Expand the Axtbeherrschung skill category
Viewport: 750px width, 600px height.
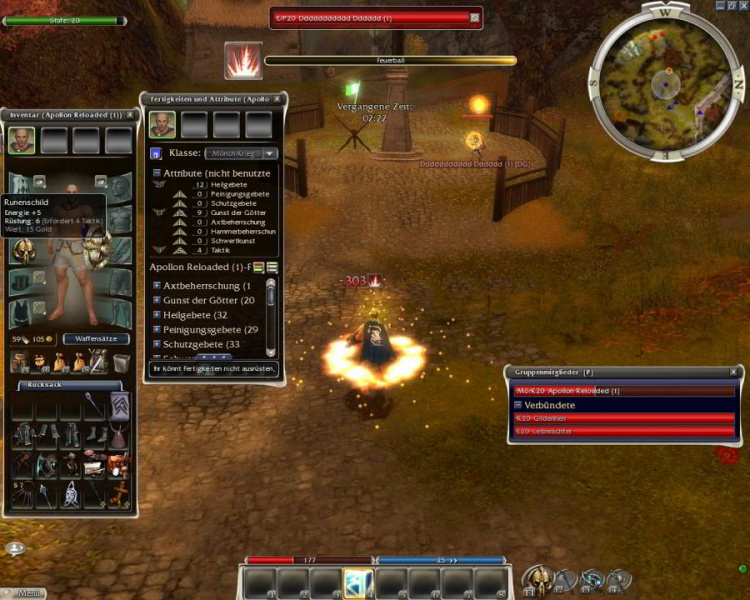point(157,286)
